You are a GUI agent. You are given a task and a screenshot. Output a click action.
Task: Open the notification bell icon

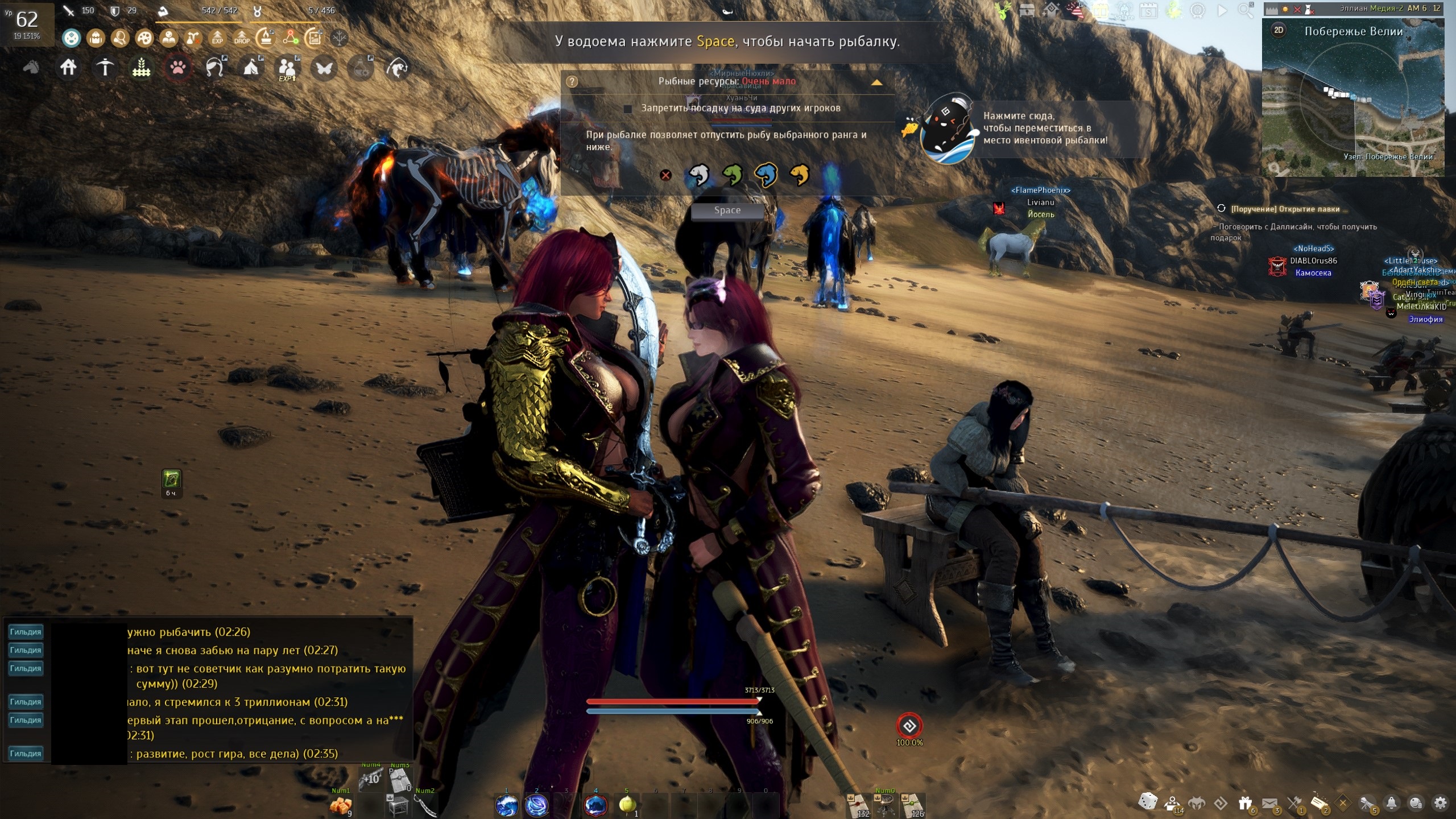[x=1391, y=803]
